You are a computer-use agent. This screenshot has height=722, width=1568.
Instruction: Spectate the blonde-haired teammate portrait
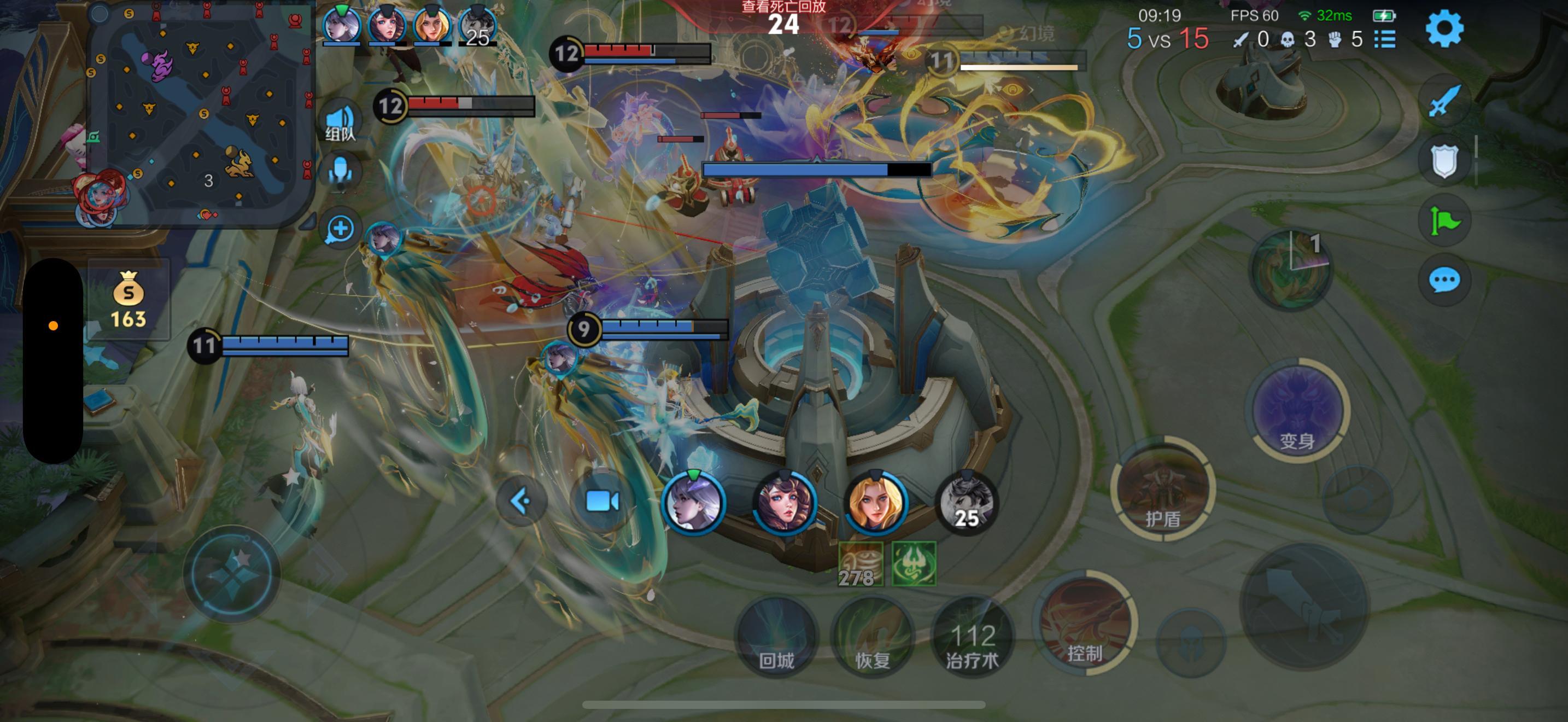point(875,503)
